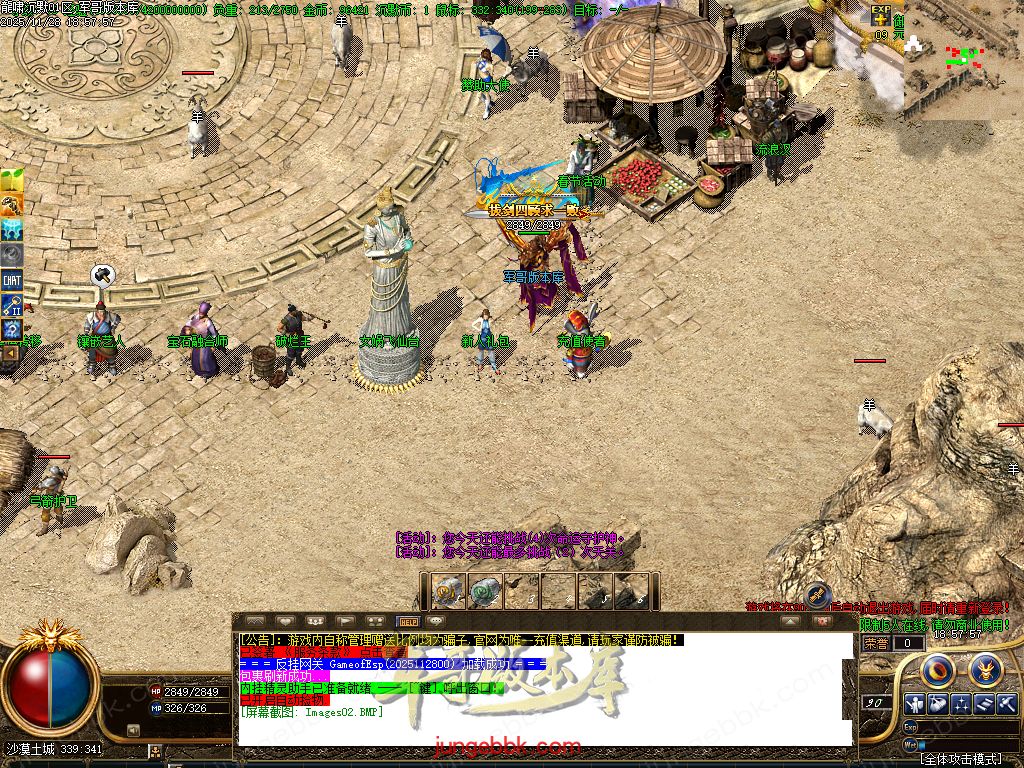Collapse side panel with left arrow button
The height and width of the screenshot is (768, 1024).
[x=10, y=352]
